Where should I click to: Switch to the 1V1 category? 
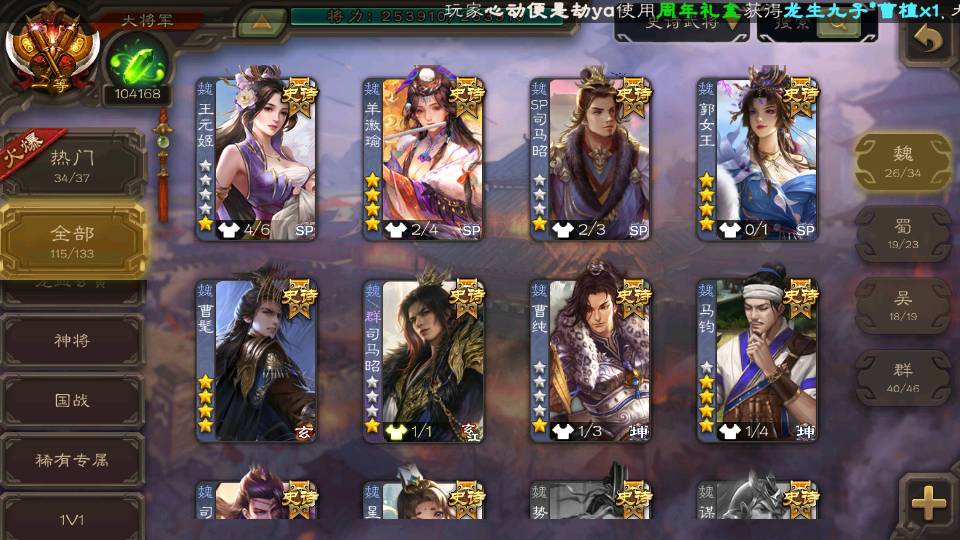pos(72,518)
